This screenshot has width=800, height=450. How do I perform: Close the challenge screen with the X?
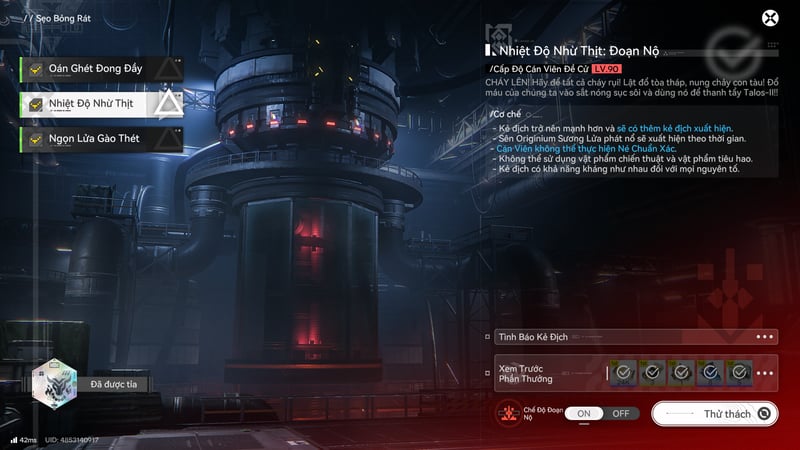[x=770, y=18]
